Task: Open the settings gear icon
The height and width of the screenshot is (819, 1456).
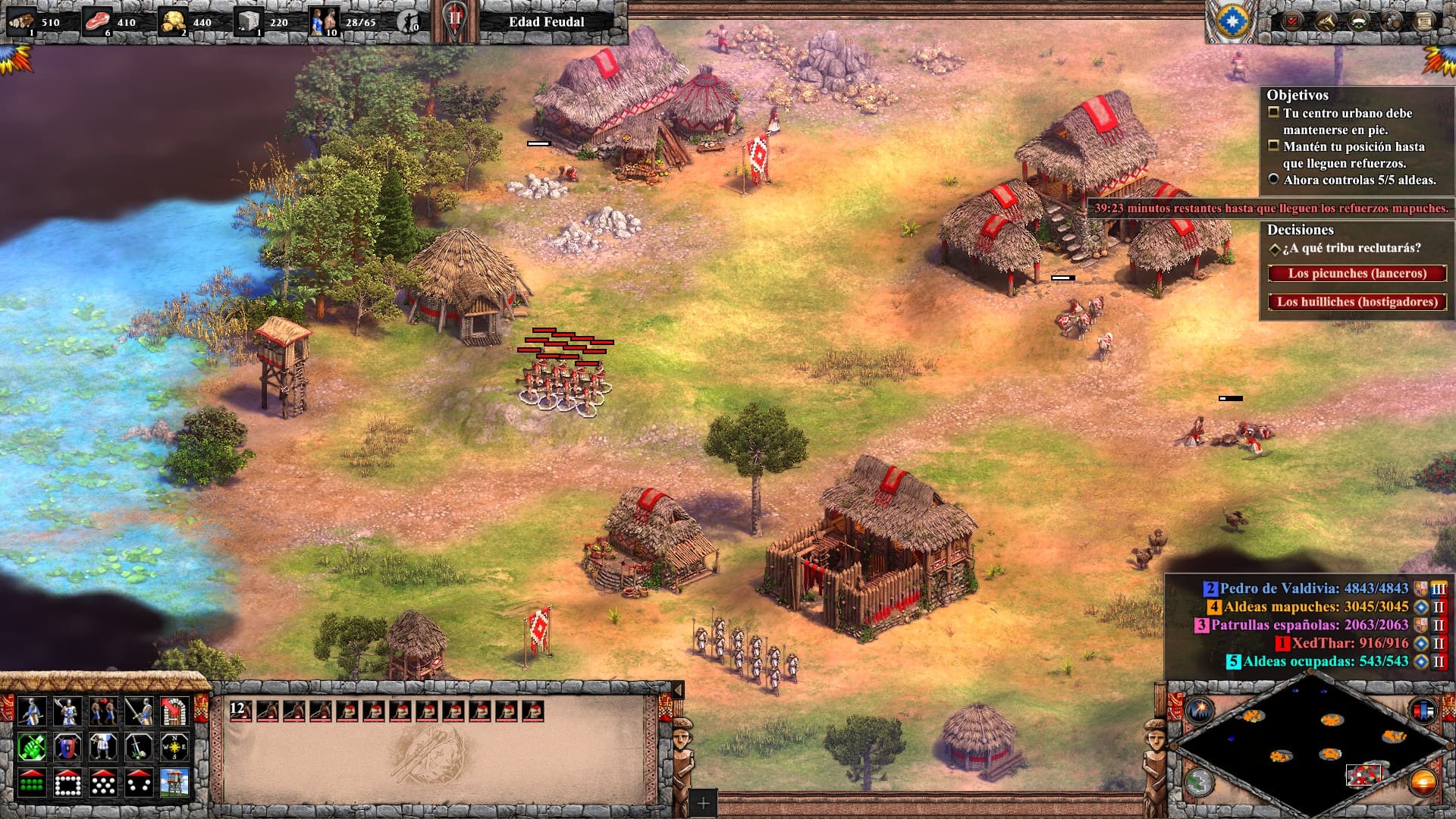Action: [x=1392, y=20]
